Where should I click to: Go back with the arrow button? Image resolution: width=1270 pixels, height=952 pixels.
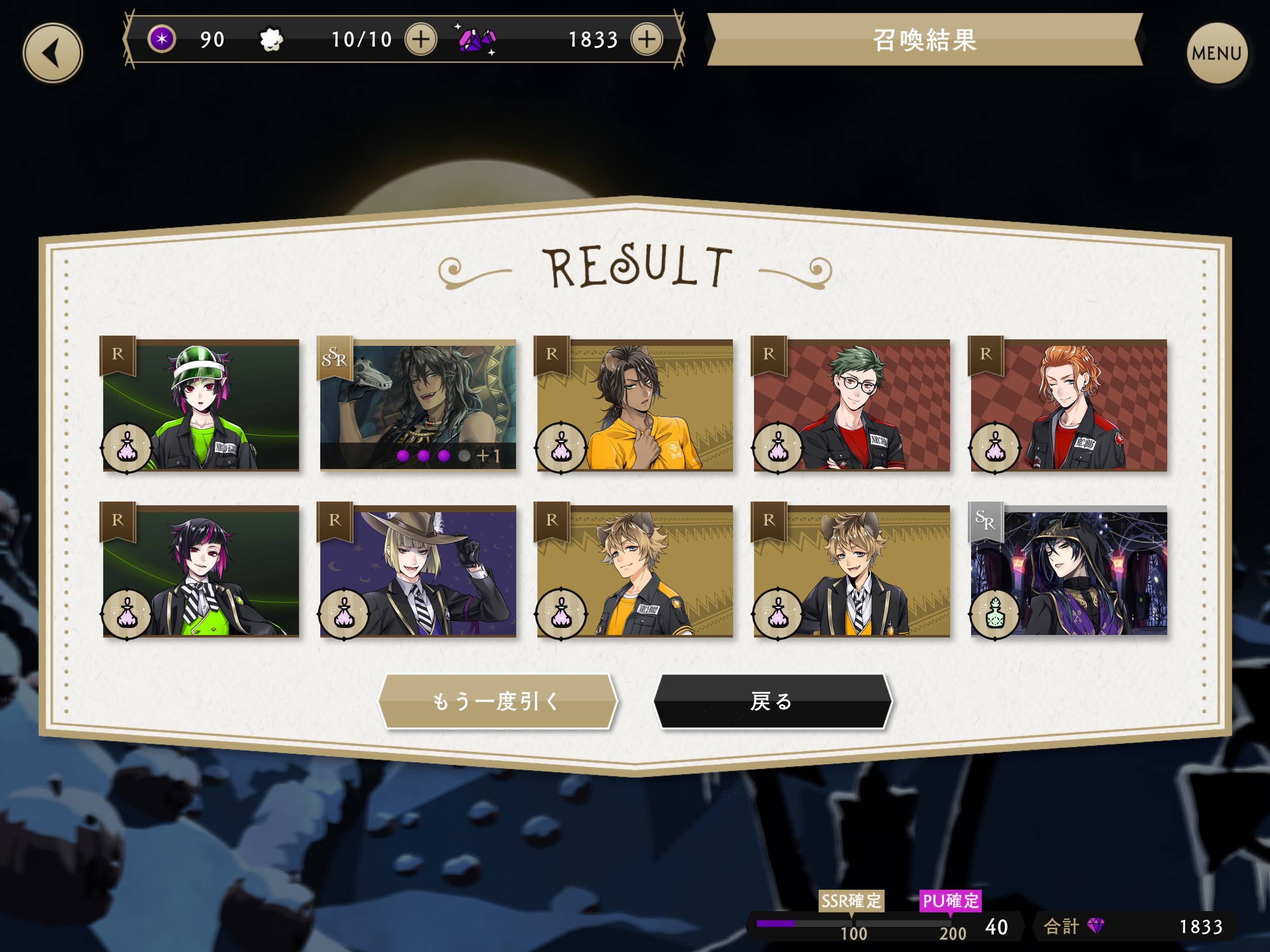tap(53, 53)
